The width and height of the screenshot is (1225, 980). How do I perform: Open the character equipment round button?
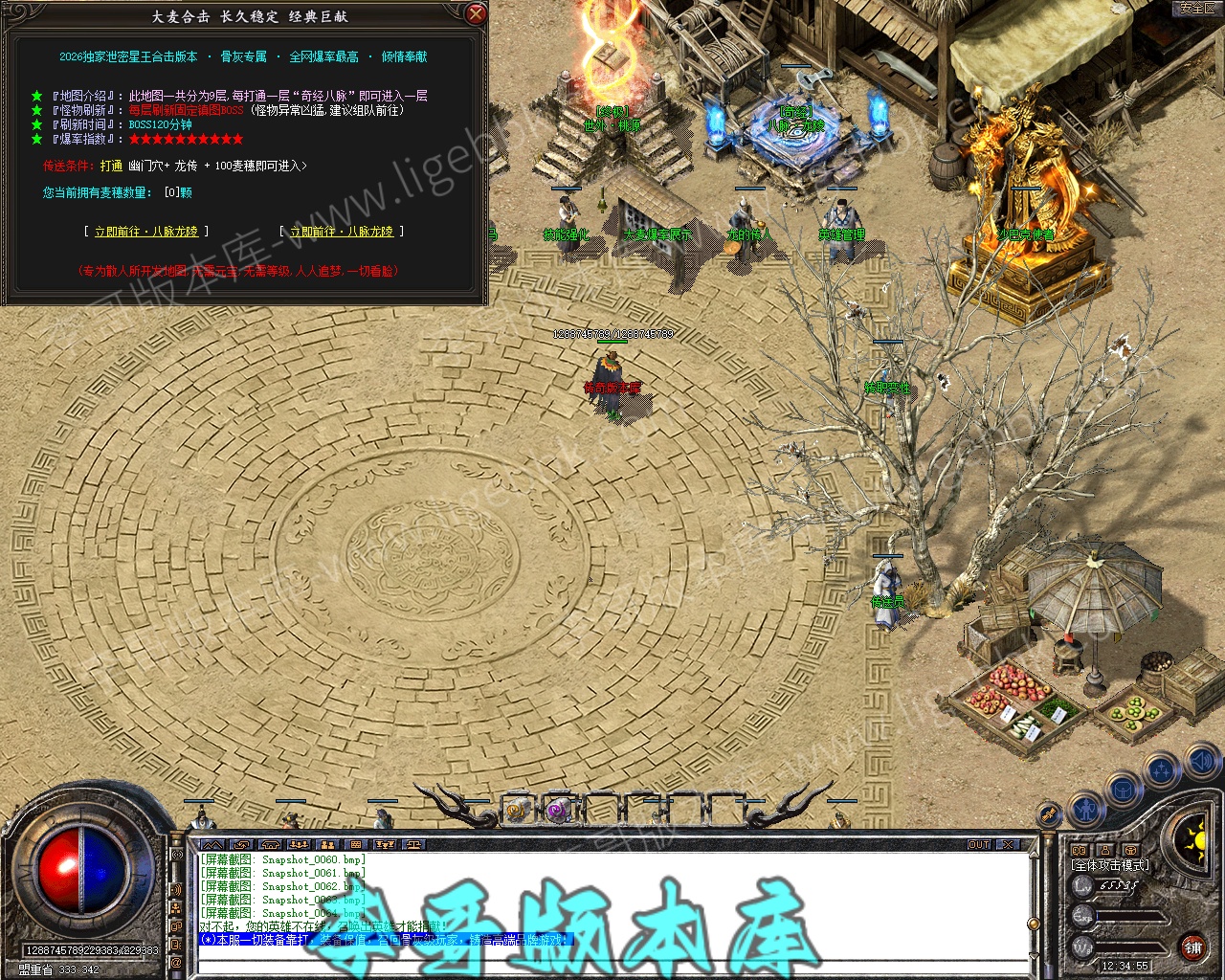[x=1088, y=810]
